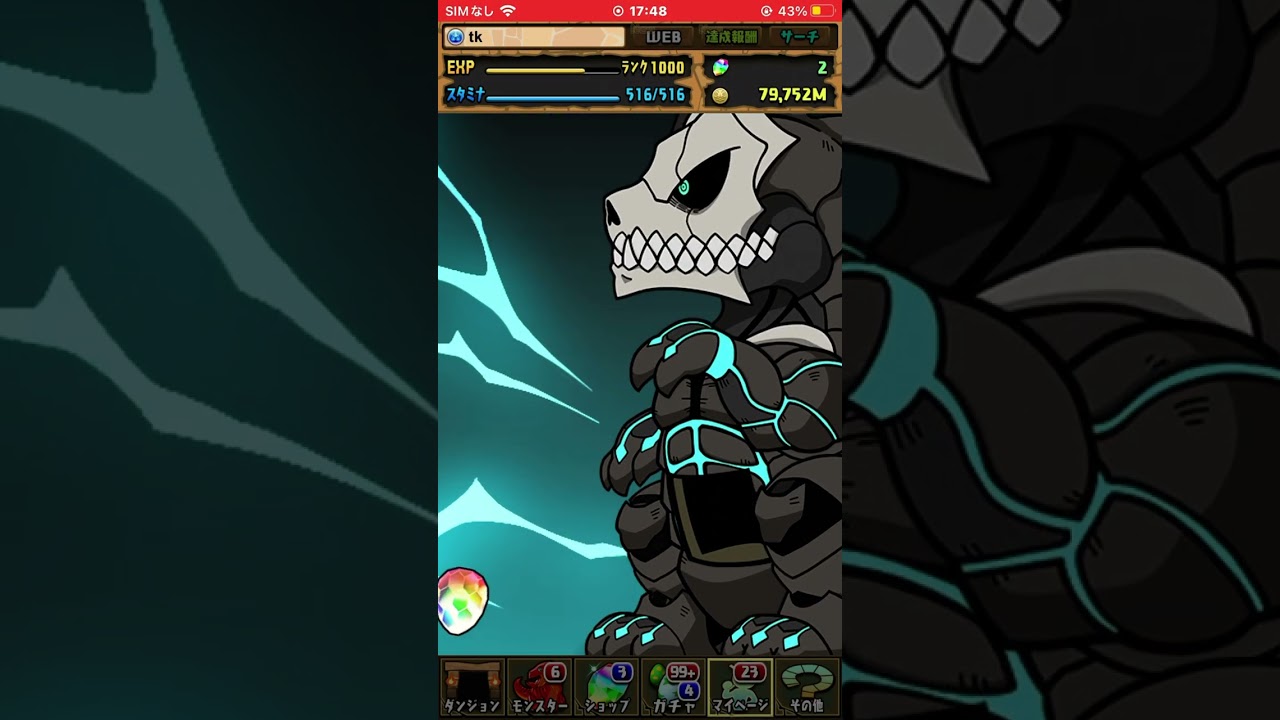Open the その他 (Others) menu
The image size is (1280, 720).
(806, 687)
